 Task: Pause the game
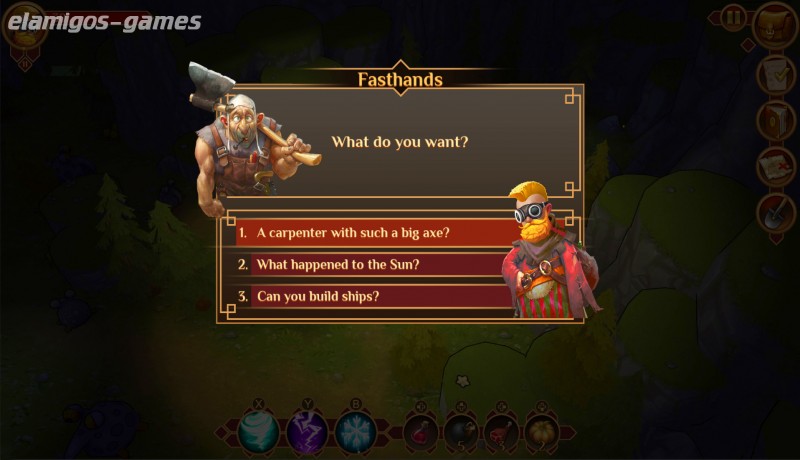coord(733,17)
